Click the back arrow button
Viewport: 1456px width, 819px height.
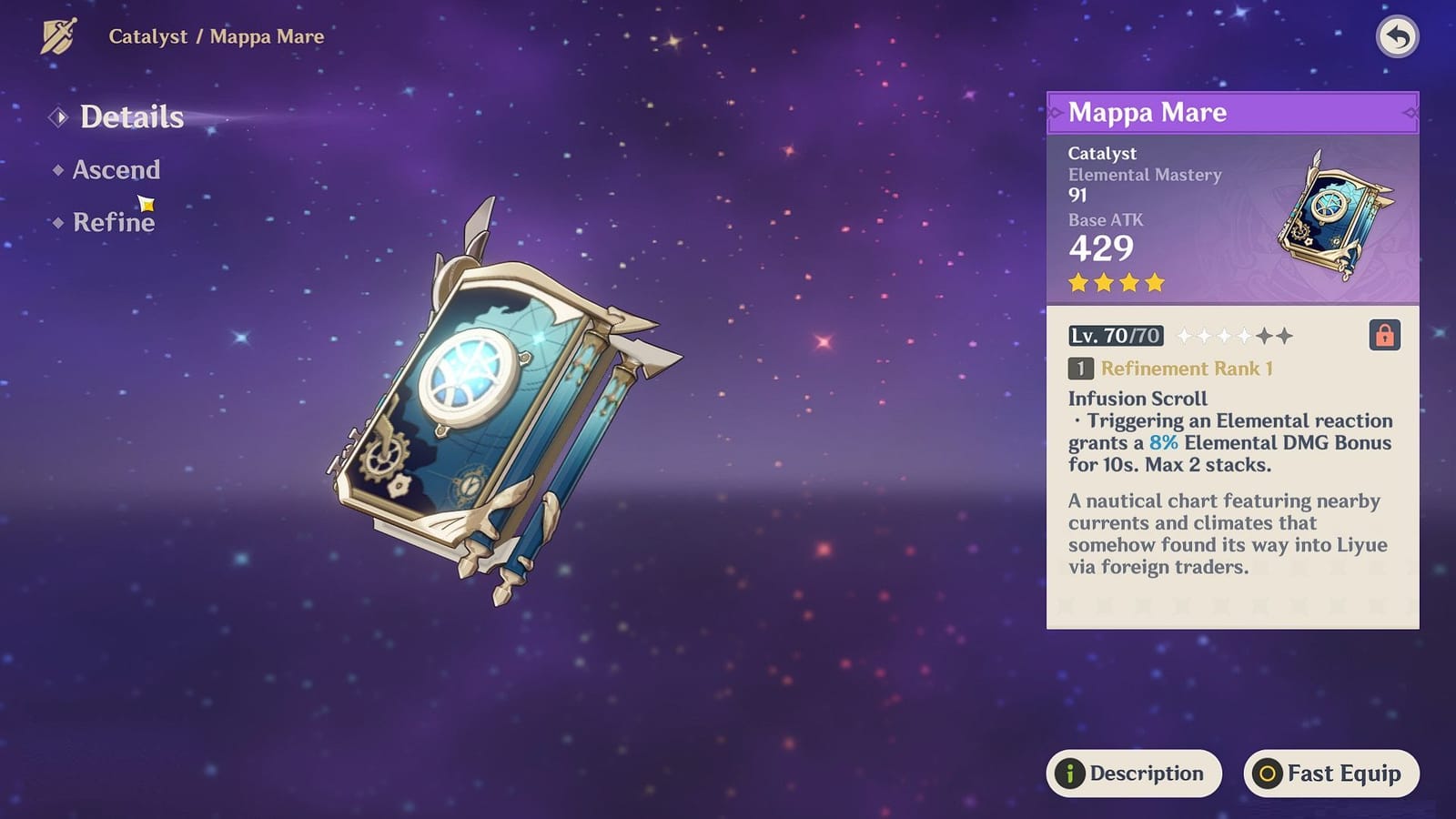[x=1397, y=37]
